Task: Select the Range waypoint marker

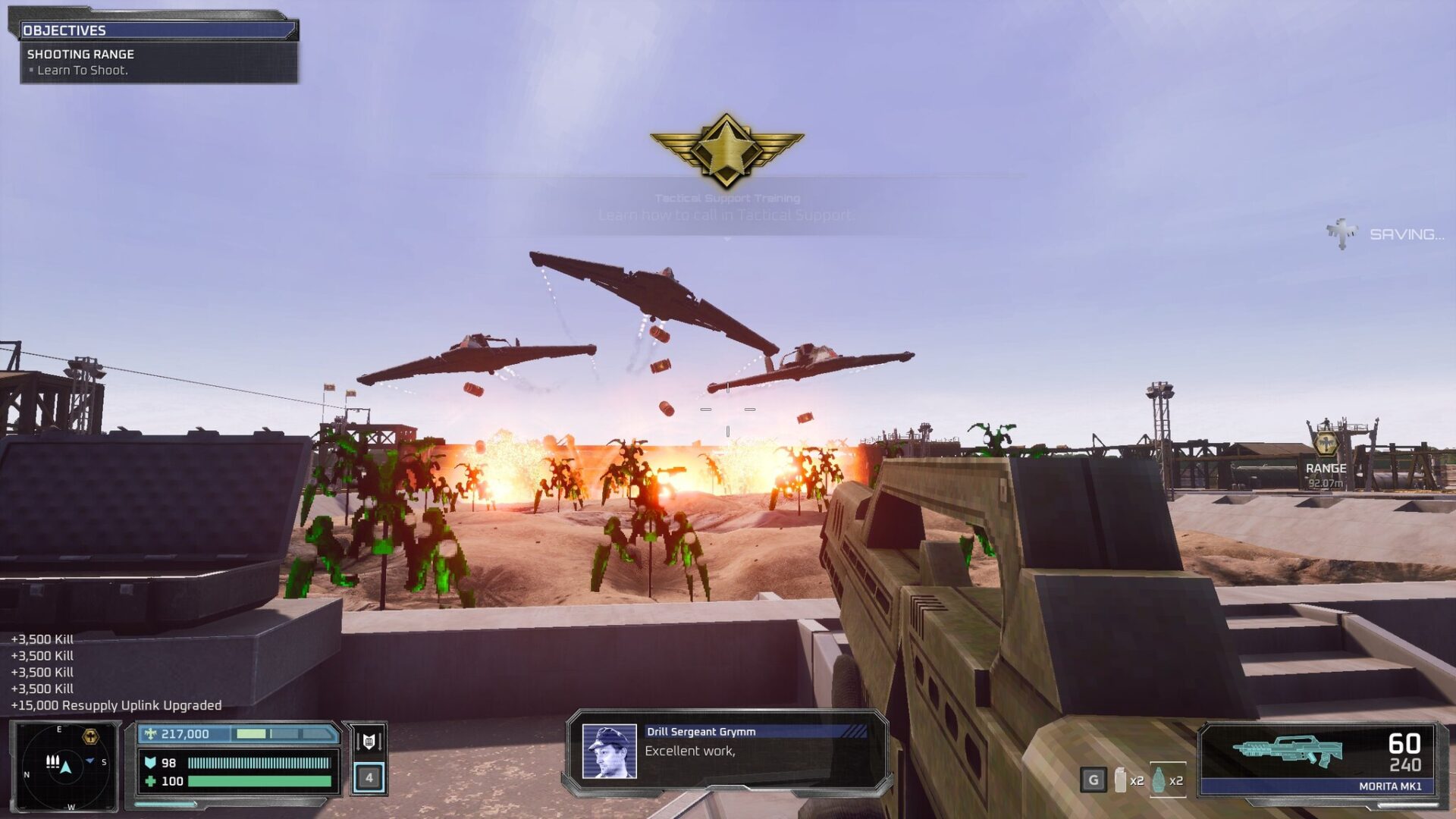Action: click(1325, 444)
